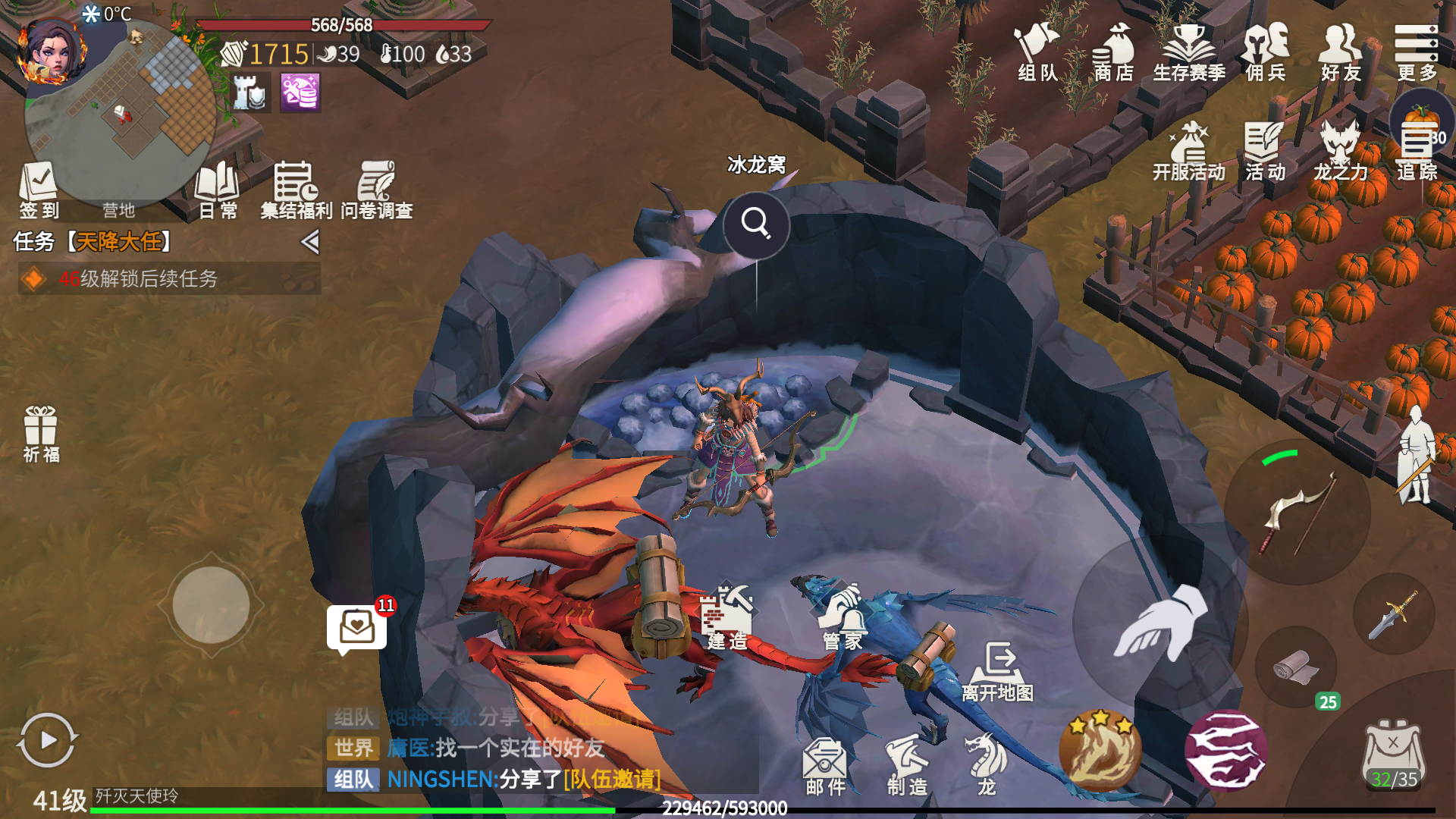The width and height of the screenshot is (1456, 819).
Task: Open the 问卷调查 survey
Action: [377, 190]
